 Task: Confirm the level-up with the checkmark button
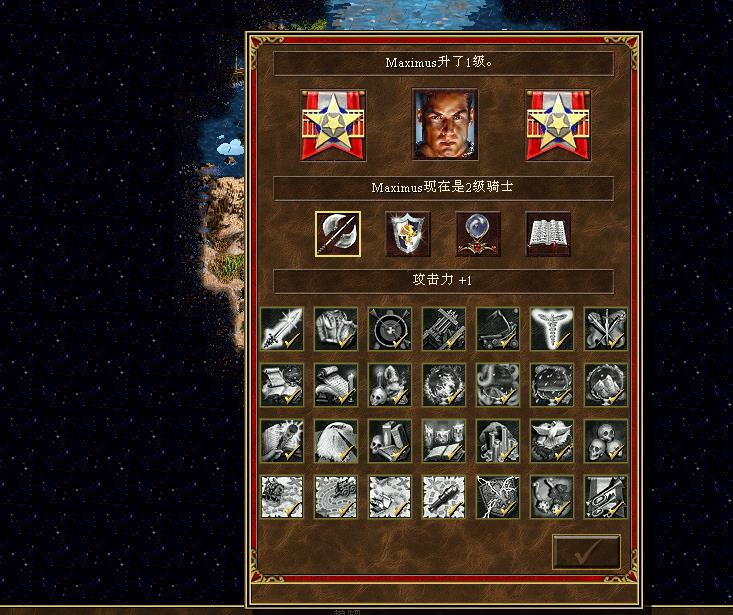(x=586, y=552)
